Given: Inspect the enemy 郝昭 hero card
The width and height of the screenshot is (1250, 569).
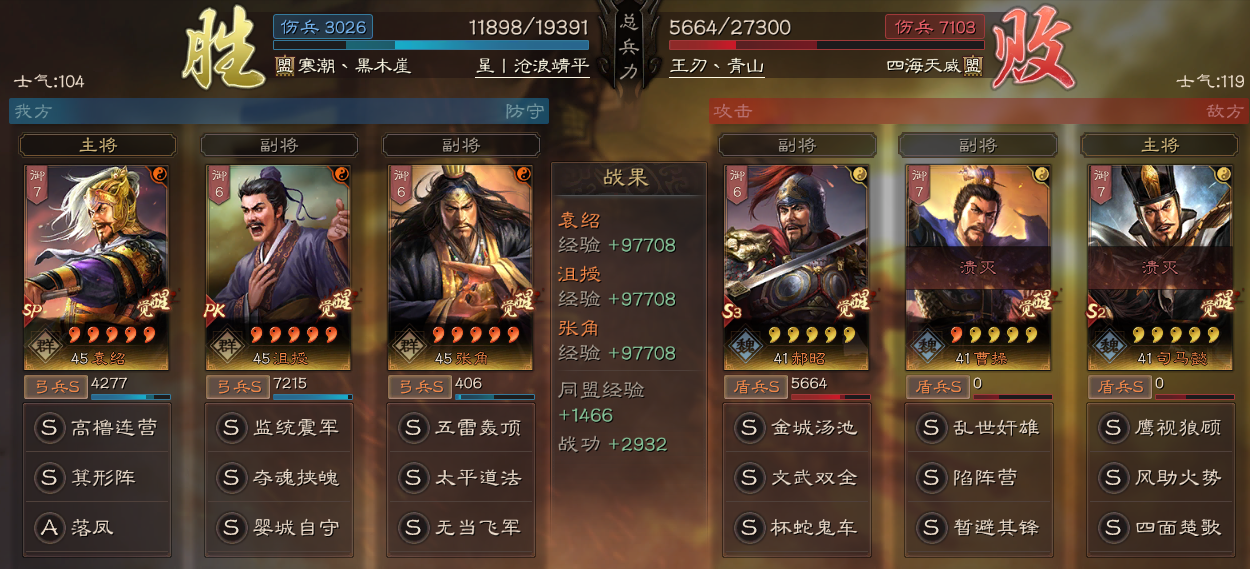Looking at the screenshot, I should [x=796, y=267].
